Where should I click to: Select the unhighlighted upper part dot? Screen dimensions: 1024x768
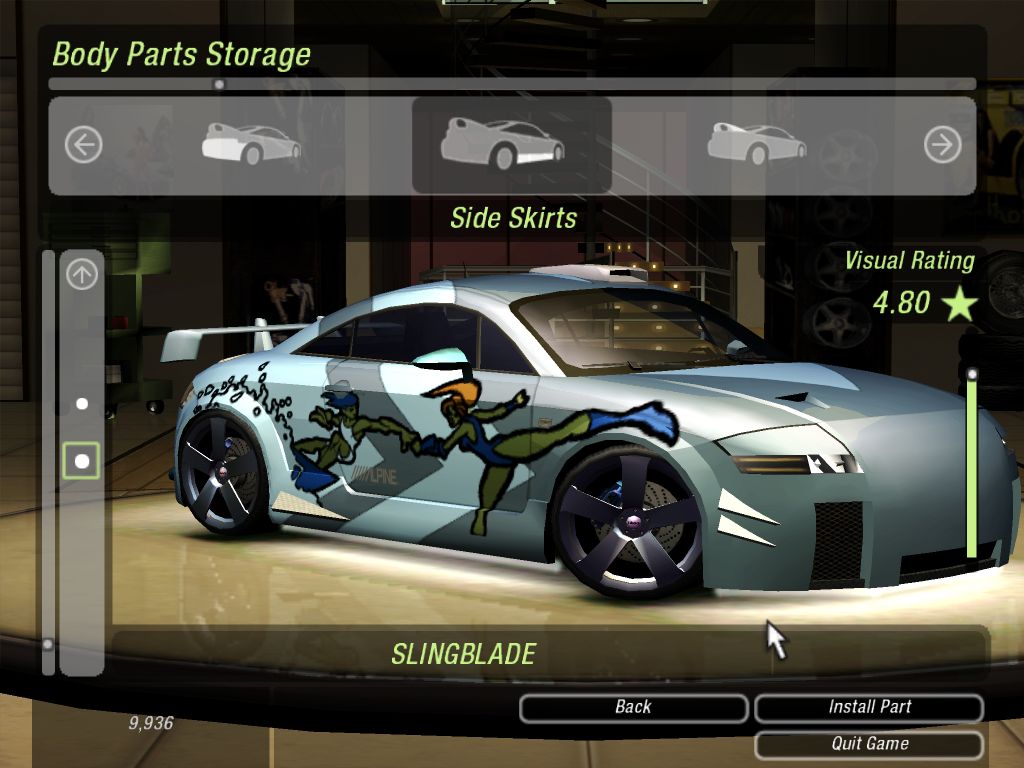click(82, 404)
